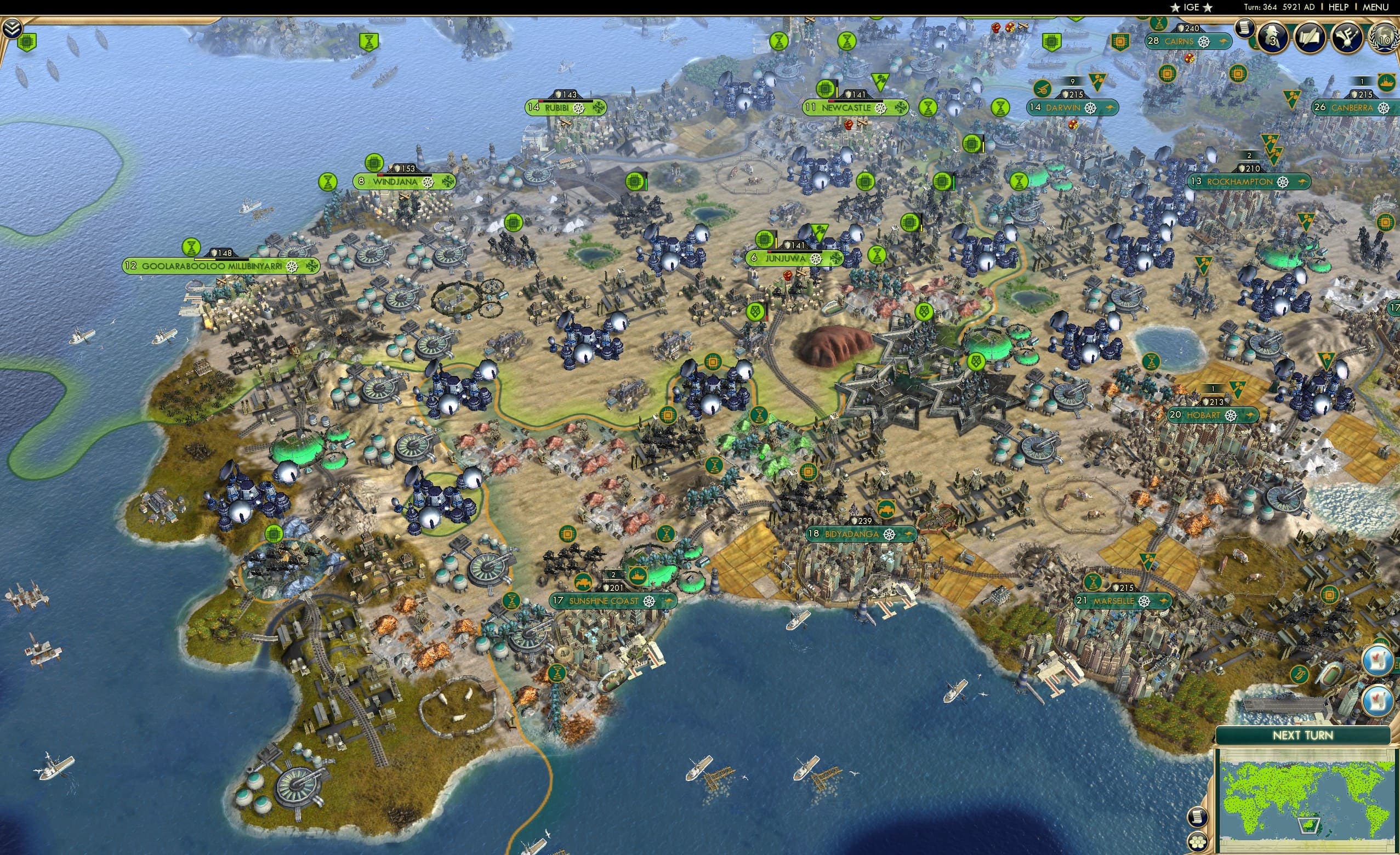Click the red health bar on Junjuwa's banner
The width and height of the screenshot is (1400, 855).
[771, 253]
